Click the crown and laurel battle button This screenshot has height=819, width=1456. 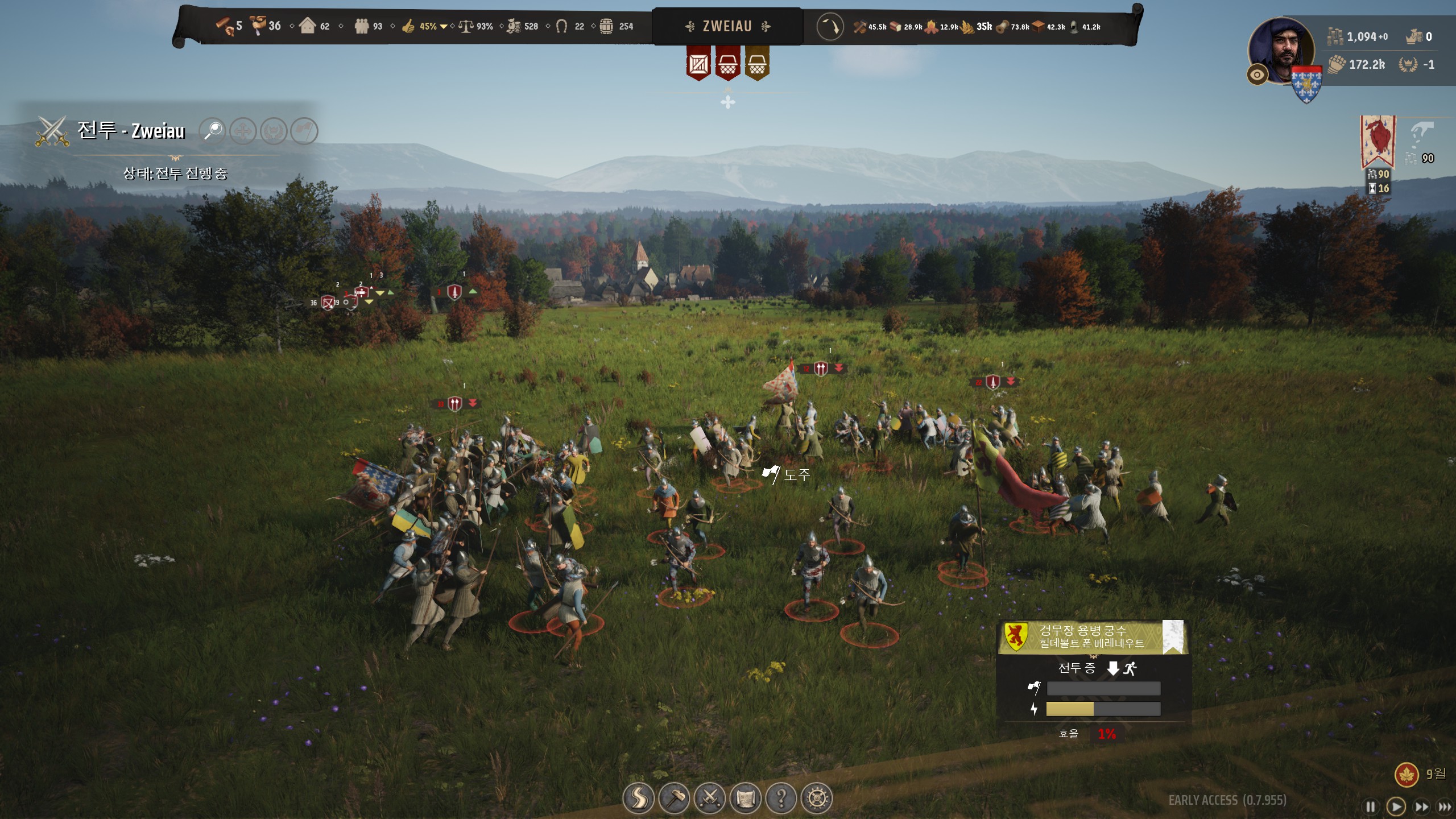click(x=274, y=131)
